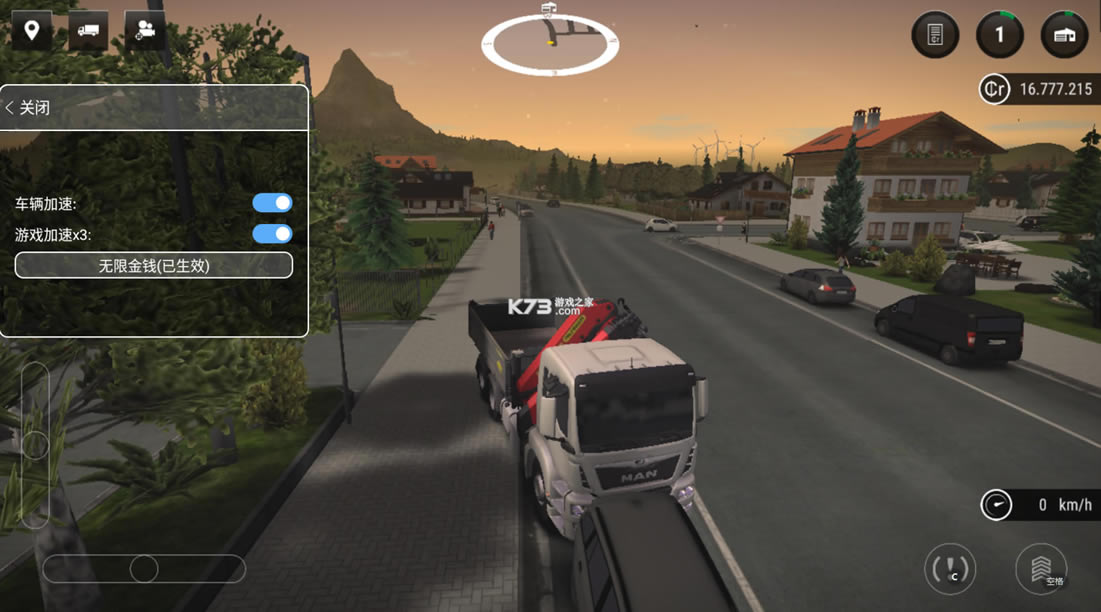Screen dimensions: 1101x612
Task: Click the horizontal steering slider knob
Action: [x=144, y=569]
